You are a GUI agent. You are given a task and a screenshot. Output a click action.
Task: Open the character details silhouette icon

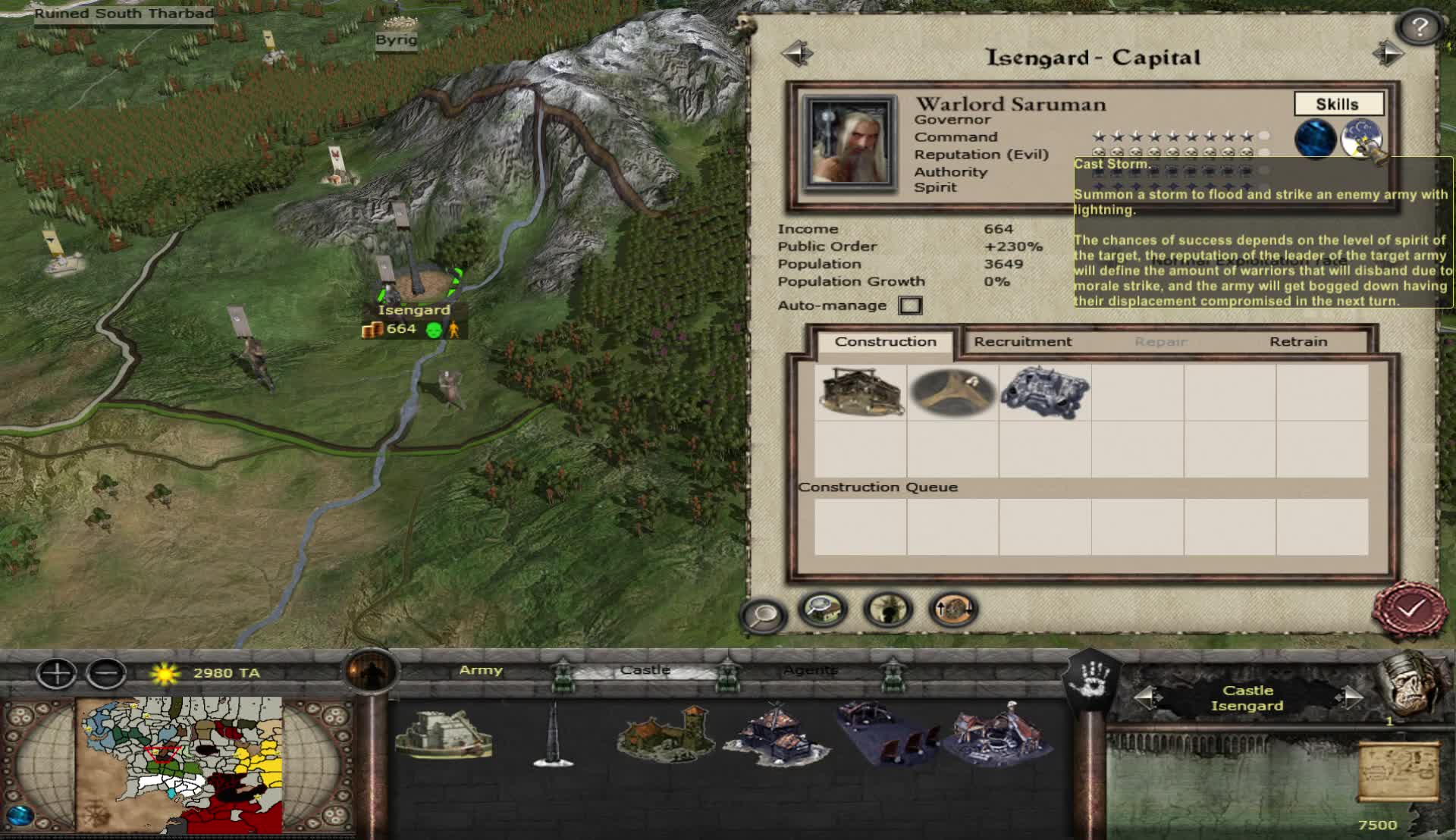point(886,609)
